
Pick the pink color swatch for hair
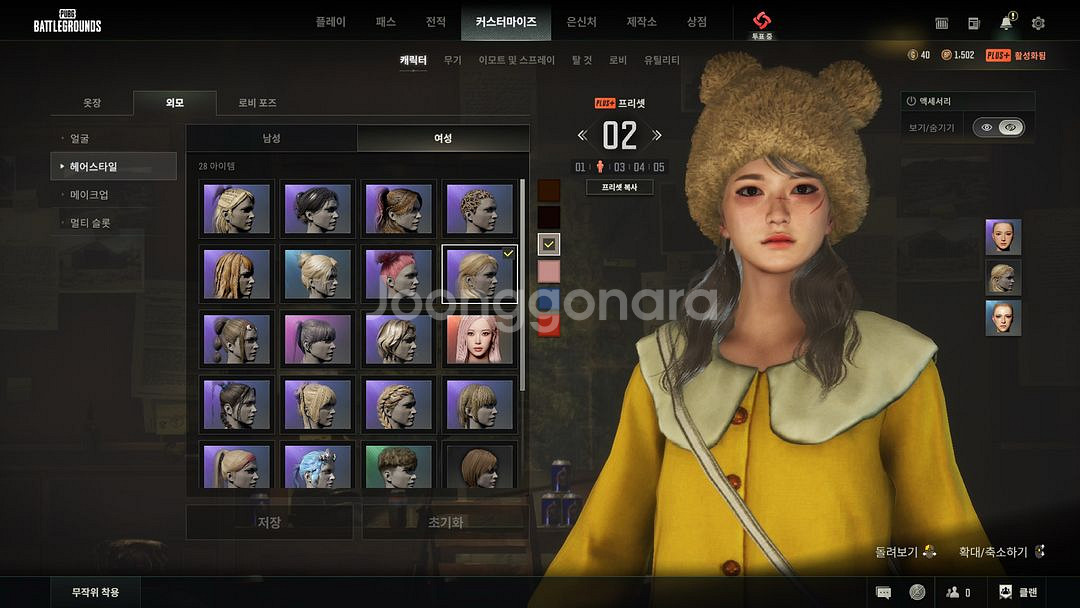click(x=549, y=271)
